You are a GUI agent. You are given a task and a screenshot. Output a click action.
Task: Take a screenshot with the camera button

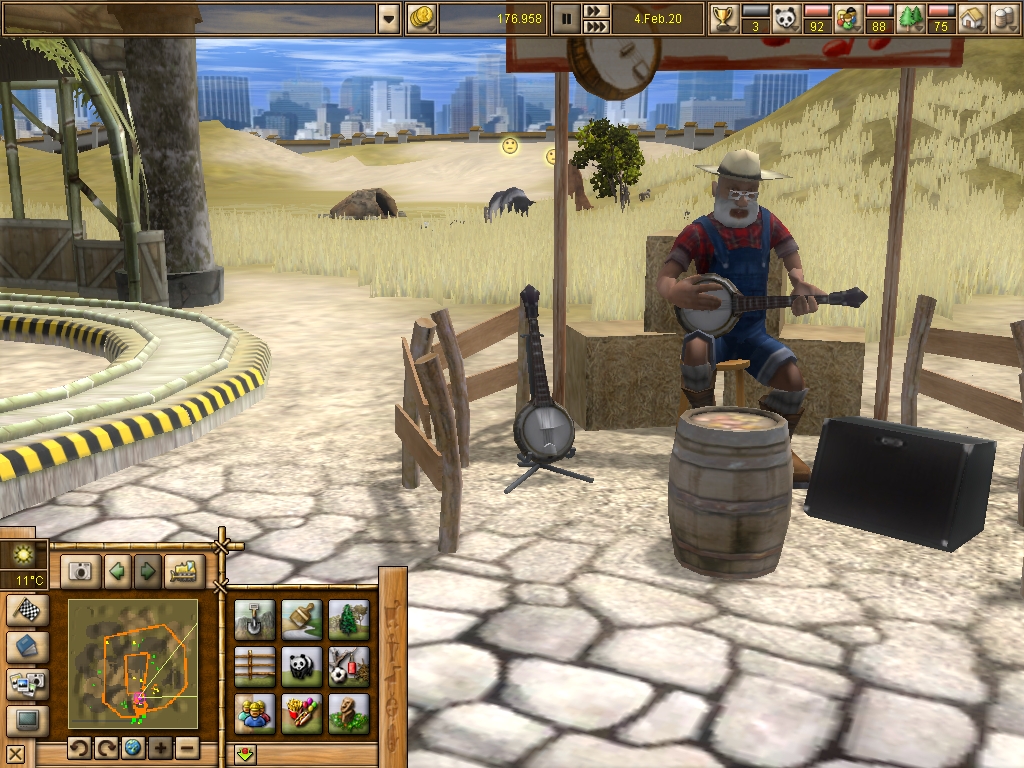pos(80,571)
